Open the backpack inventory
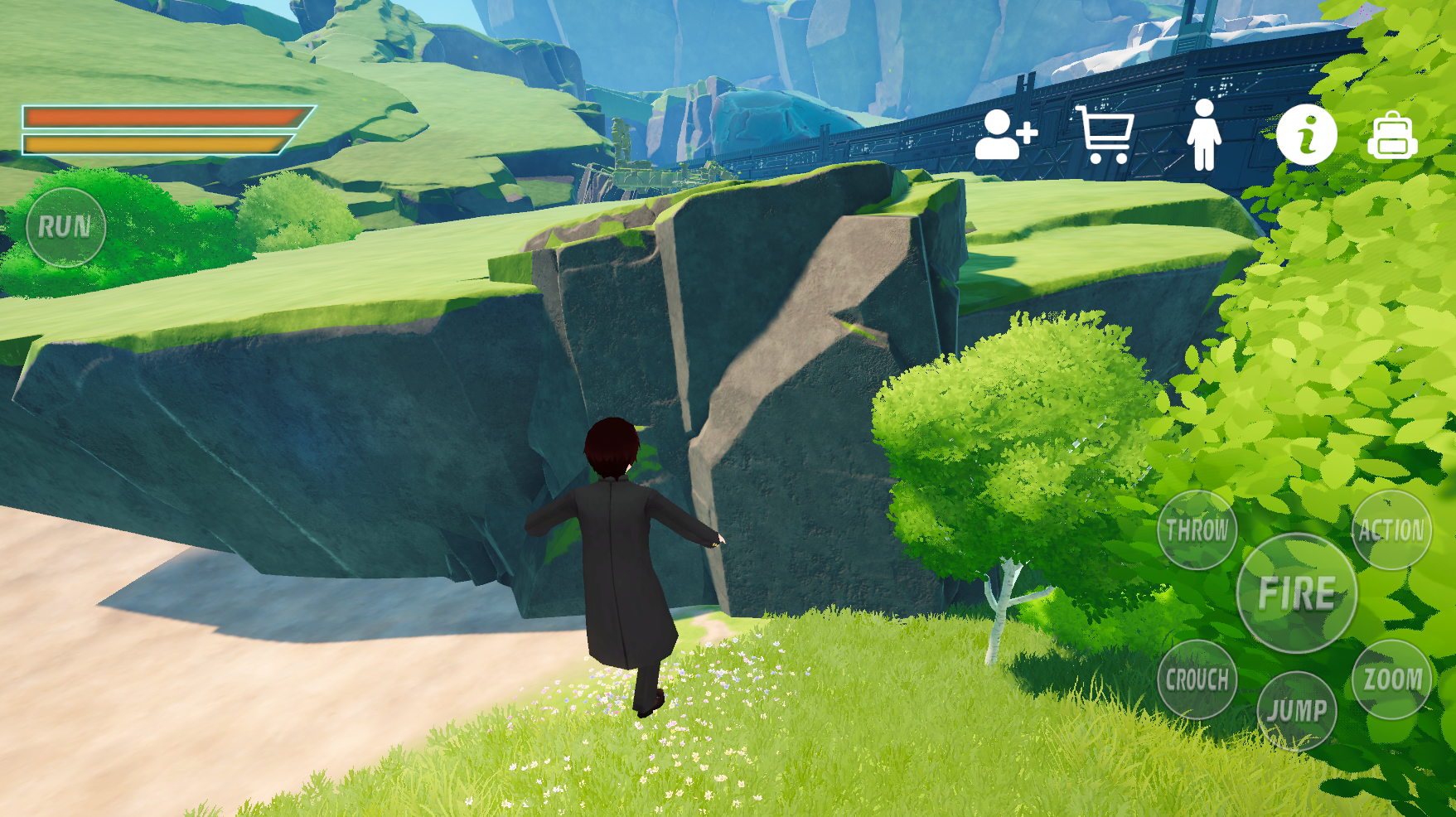1456x817 pixels. 1392,136
